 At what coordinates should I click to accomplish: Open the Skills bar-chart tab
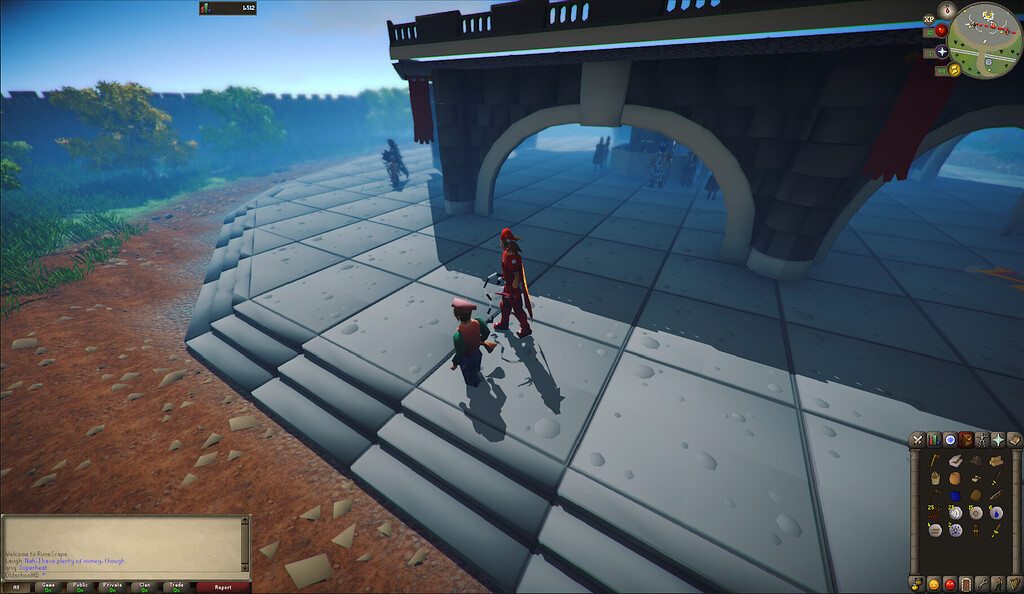tap(934, 440)
